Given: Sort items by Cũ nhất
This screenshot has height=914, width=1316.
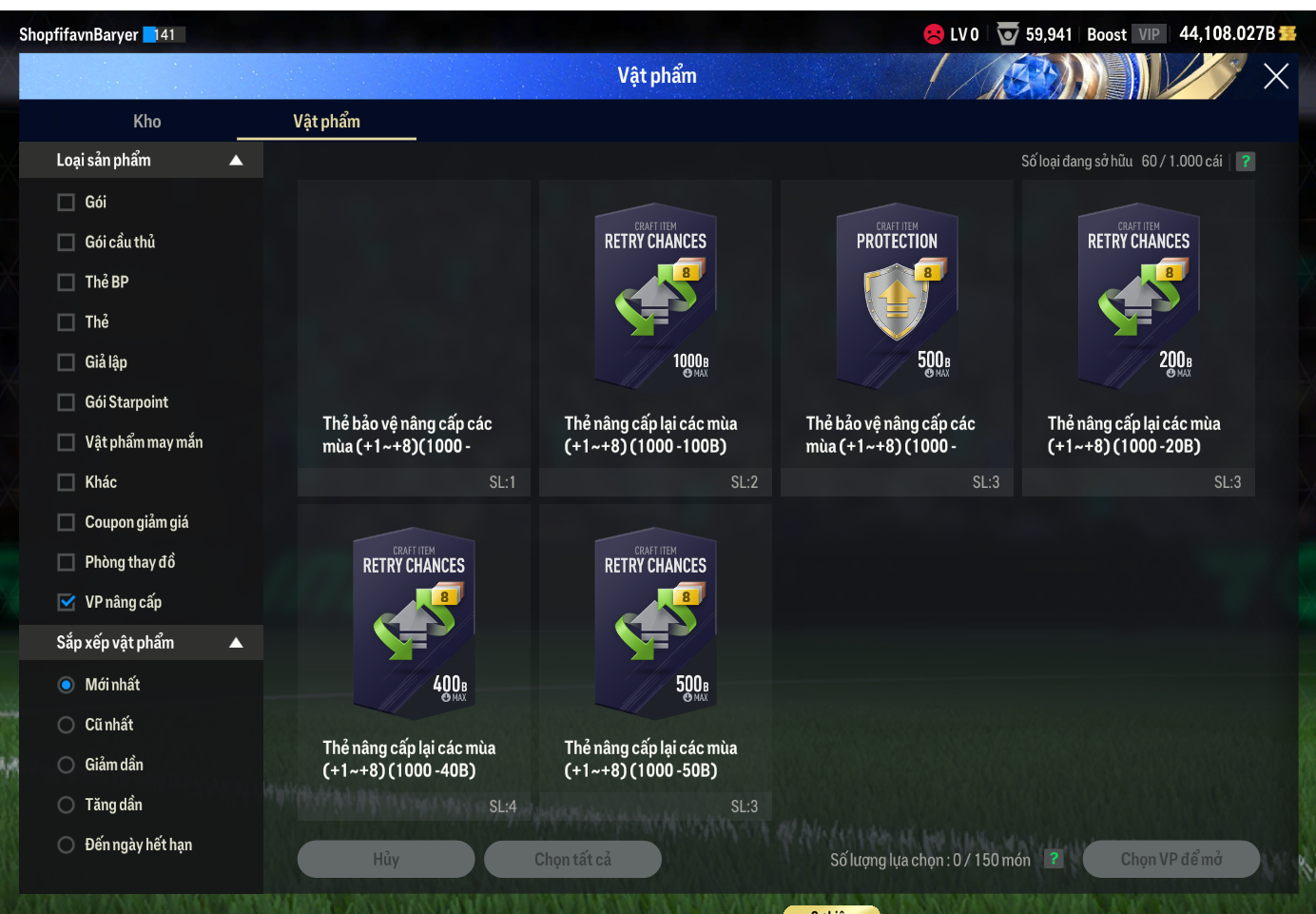Looking at the screenshot, I should pyautogui.click(x=67, y=725).
